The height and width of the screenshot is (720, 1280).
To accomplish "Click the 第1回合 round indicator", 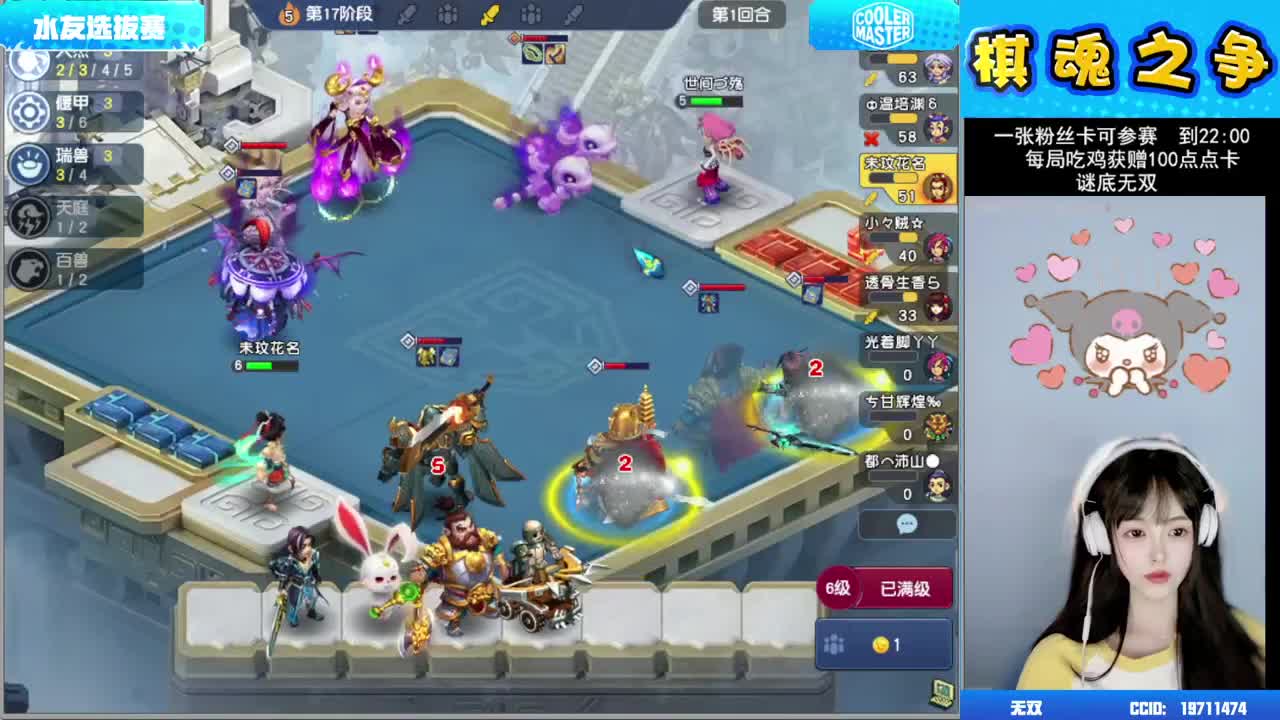I will pyautogui.click(x=741, y=16).
